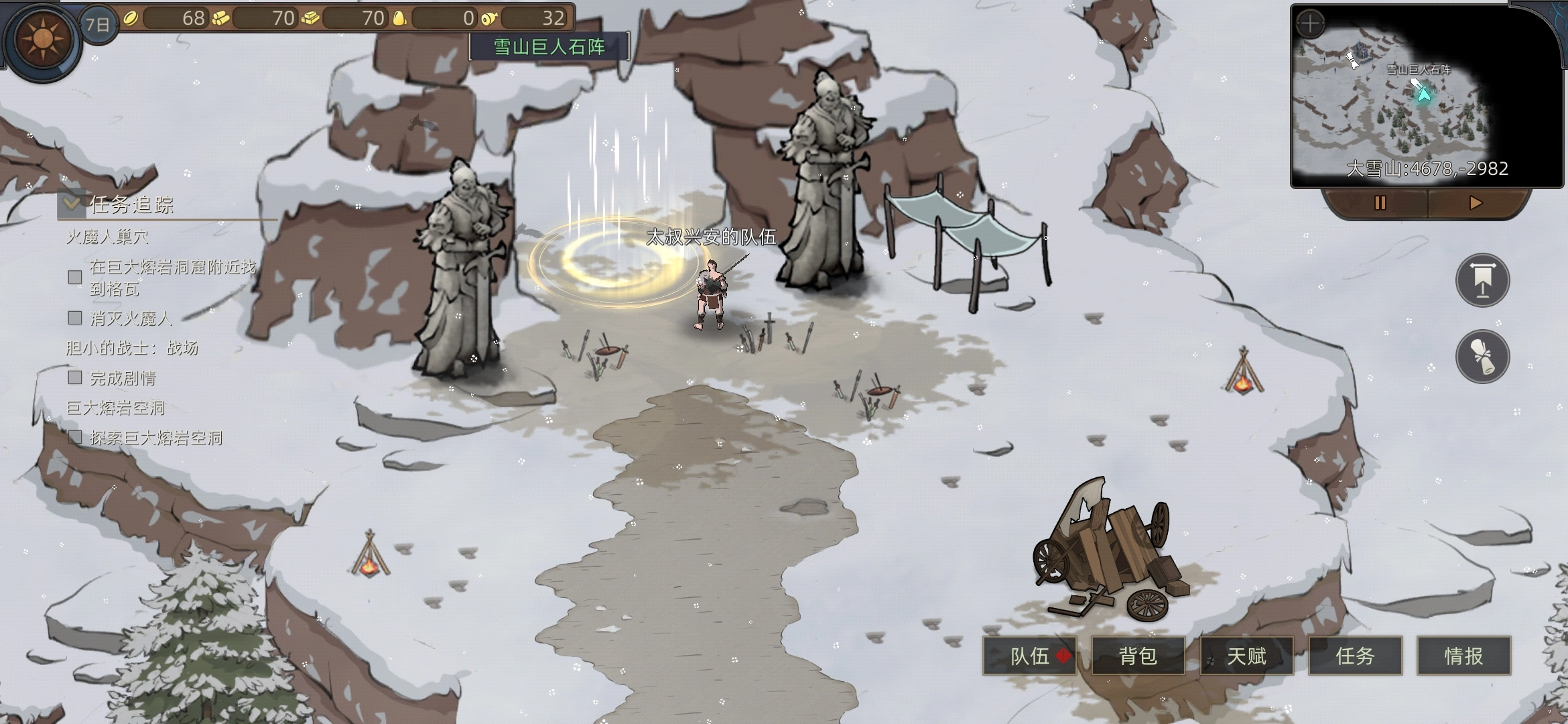The image size is (1568, 724).
Task: Click the plus button on the minimap
Action: pos(1310,24)
